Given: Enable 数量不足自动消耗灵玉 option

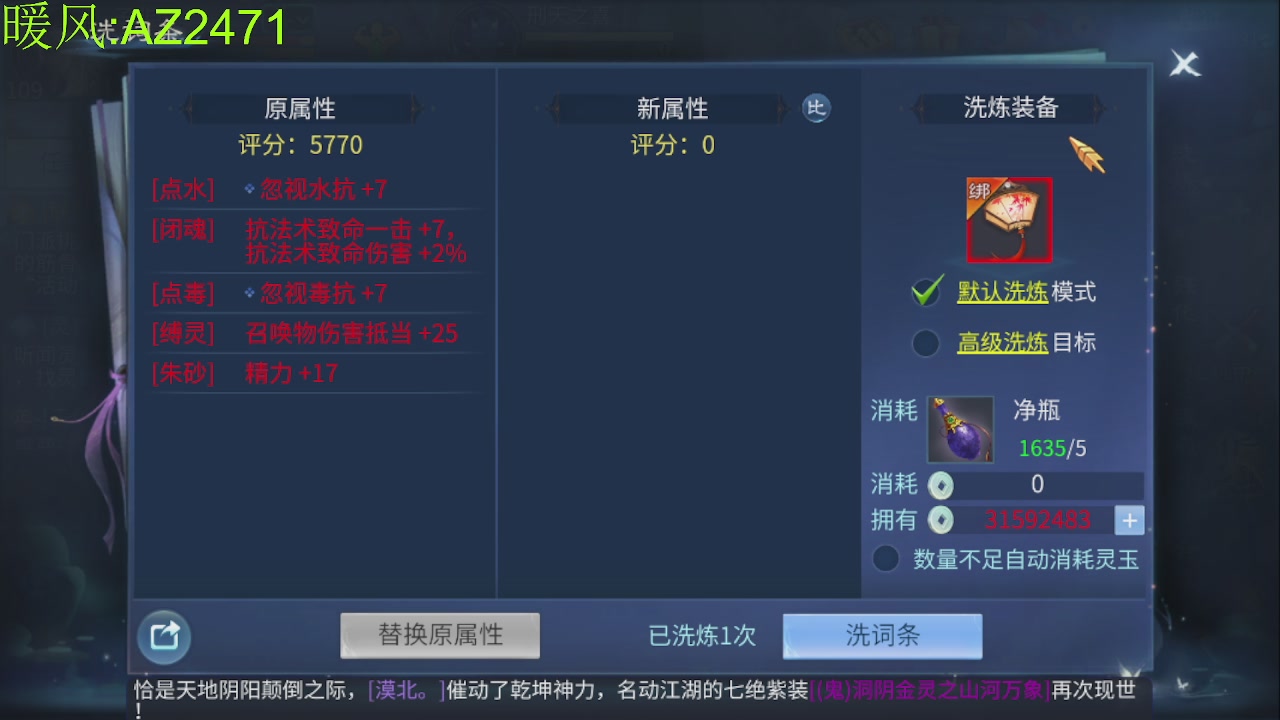Looking at the screenshot, I should [885, 559].
